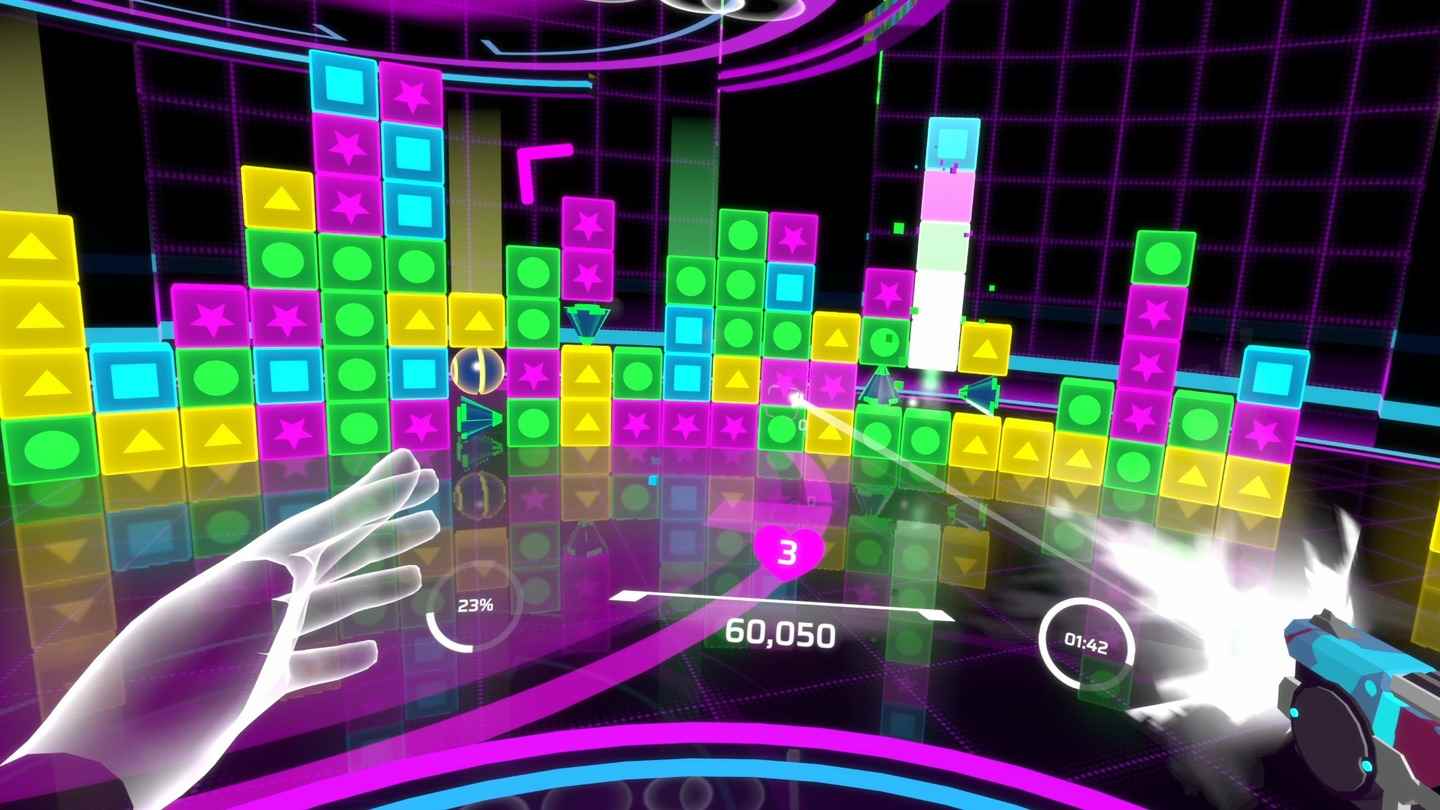Shoot the spinning ball power-up
This screenshot has height=810, width=1440.
point(478,372)
